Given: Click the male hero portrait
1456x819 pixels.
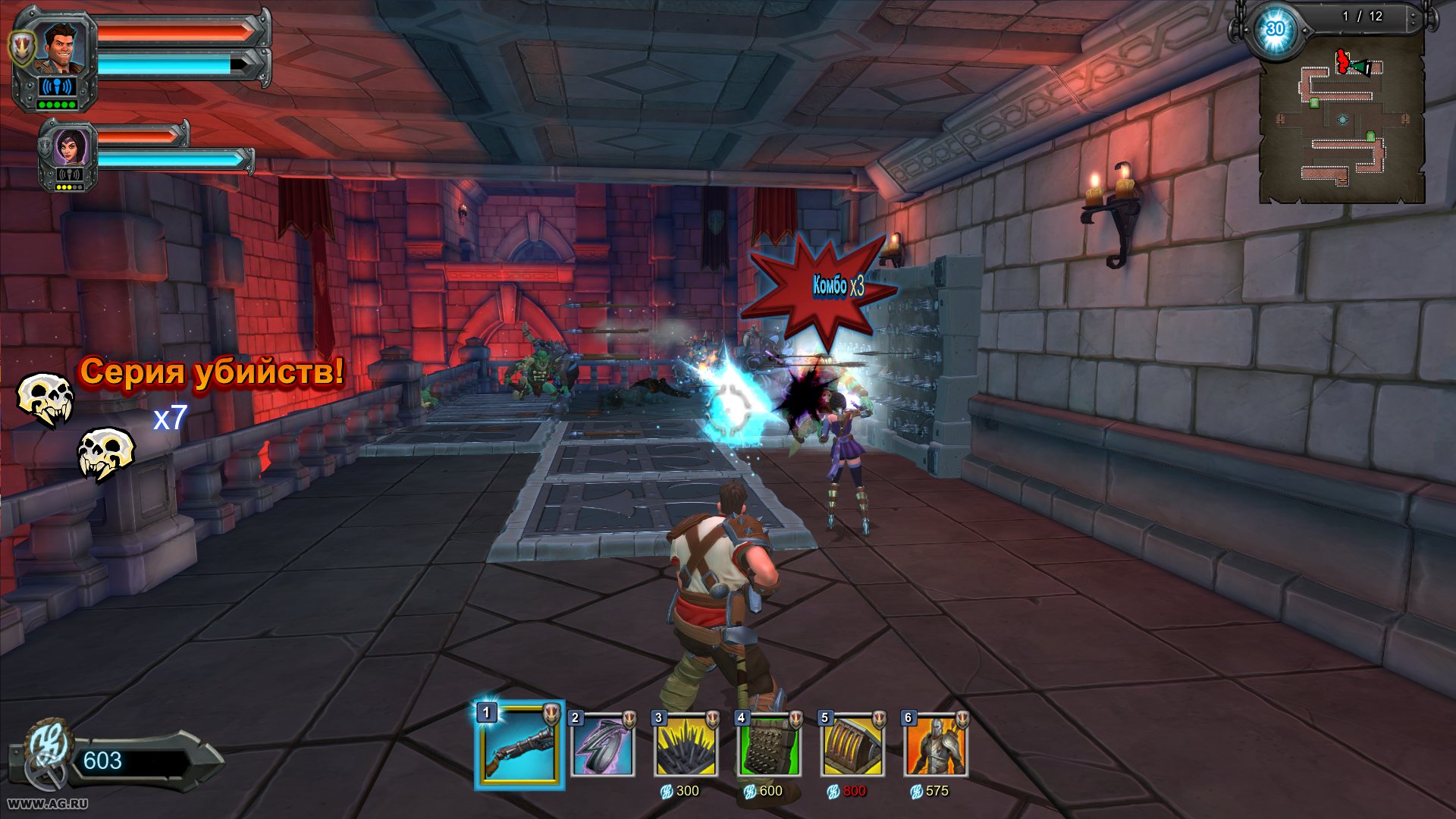Looking at the screenshot, I should point(61,49).
